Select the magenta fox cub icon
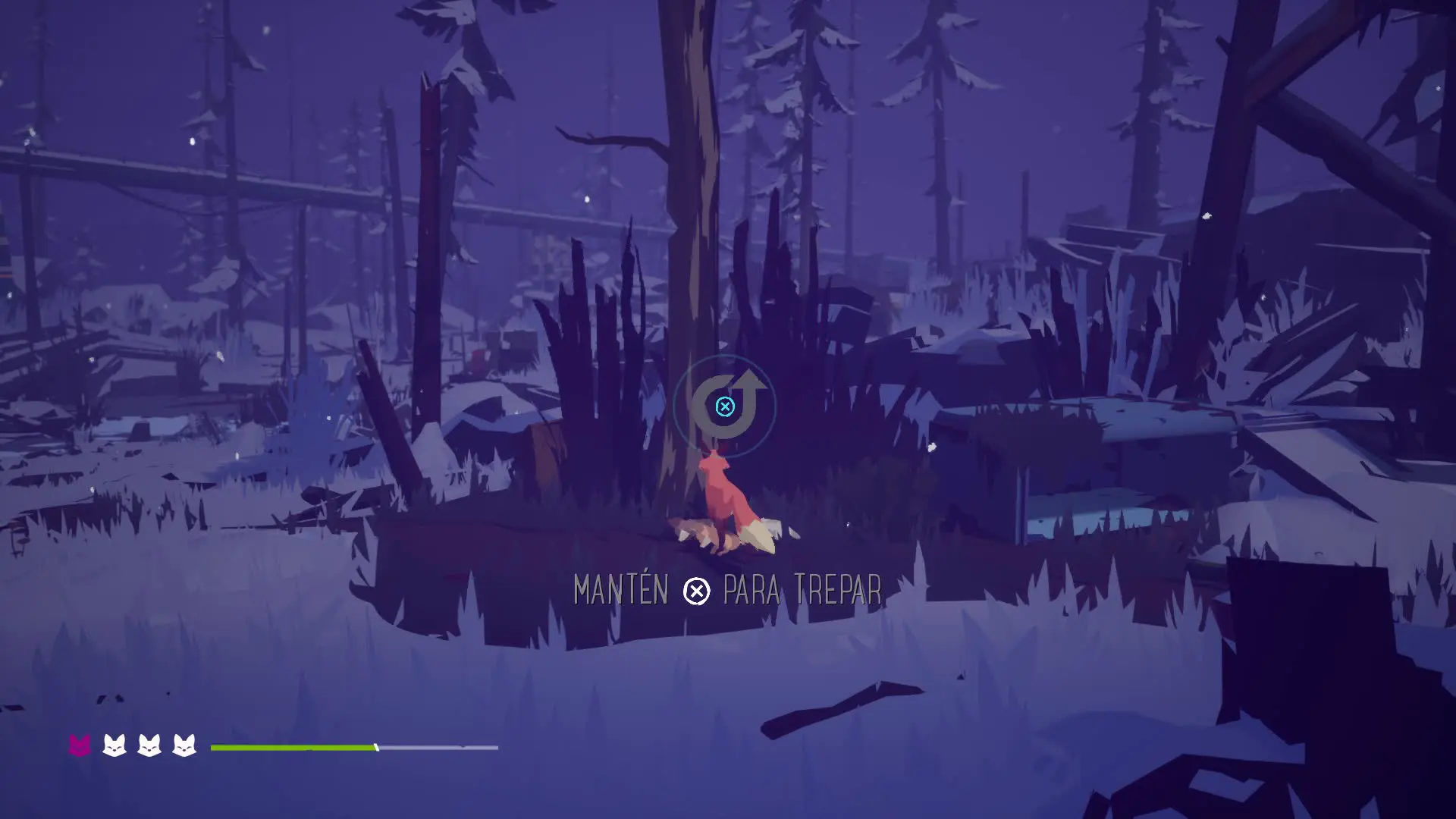1456x819 pixels. tap(80, 745)
